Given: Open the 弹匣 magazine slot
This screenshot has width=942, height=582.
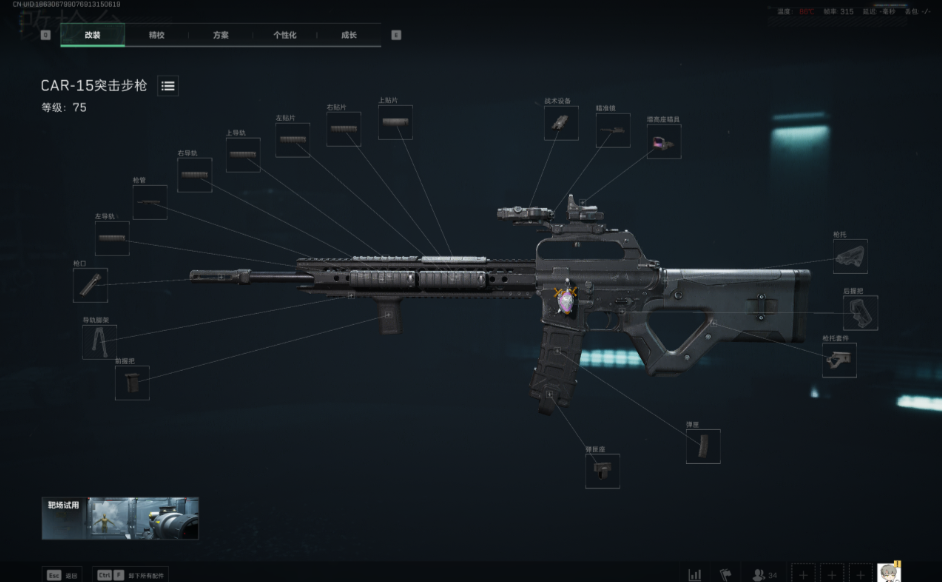Looking at the screenshot, I should [x=703, y=446].
